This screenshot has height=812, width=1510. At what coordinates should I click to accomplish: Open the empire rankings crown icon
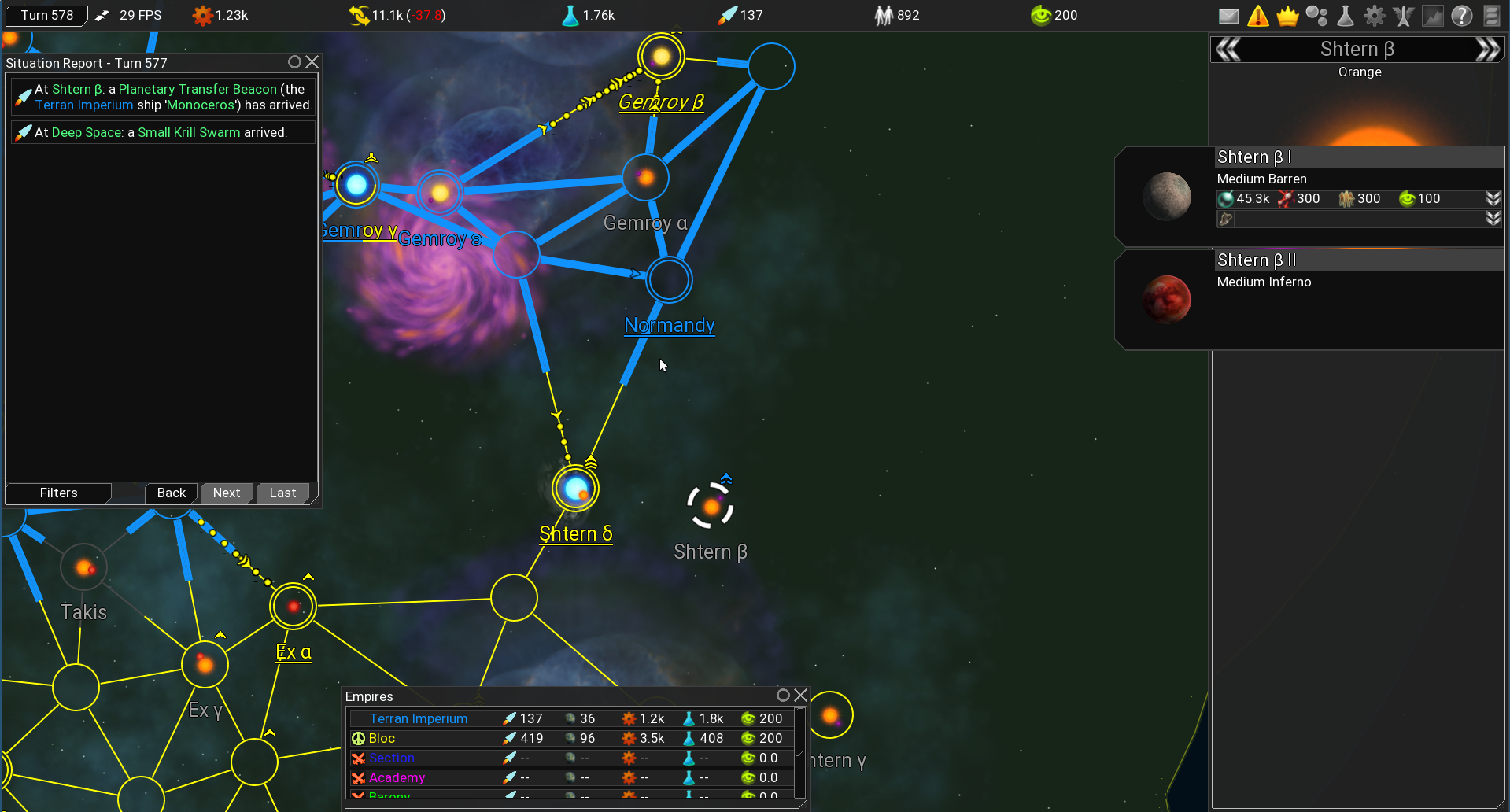1288,15
